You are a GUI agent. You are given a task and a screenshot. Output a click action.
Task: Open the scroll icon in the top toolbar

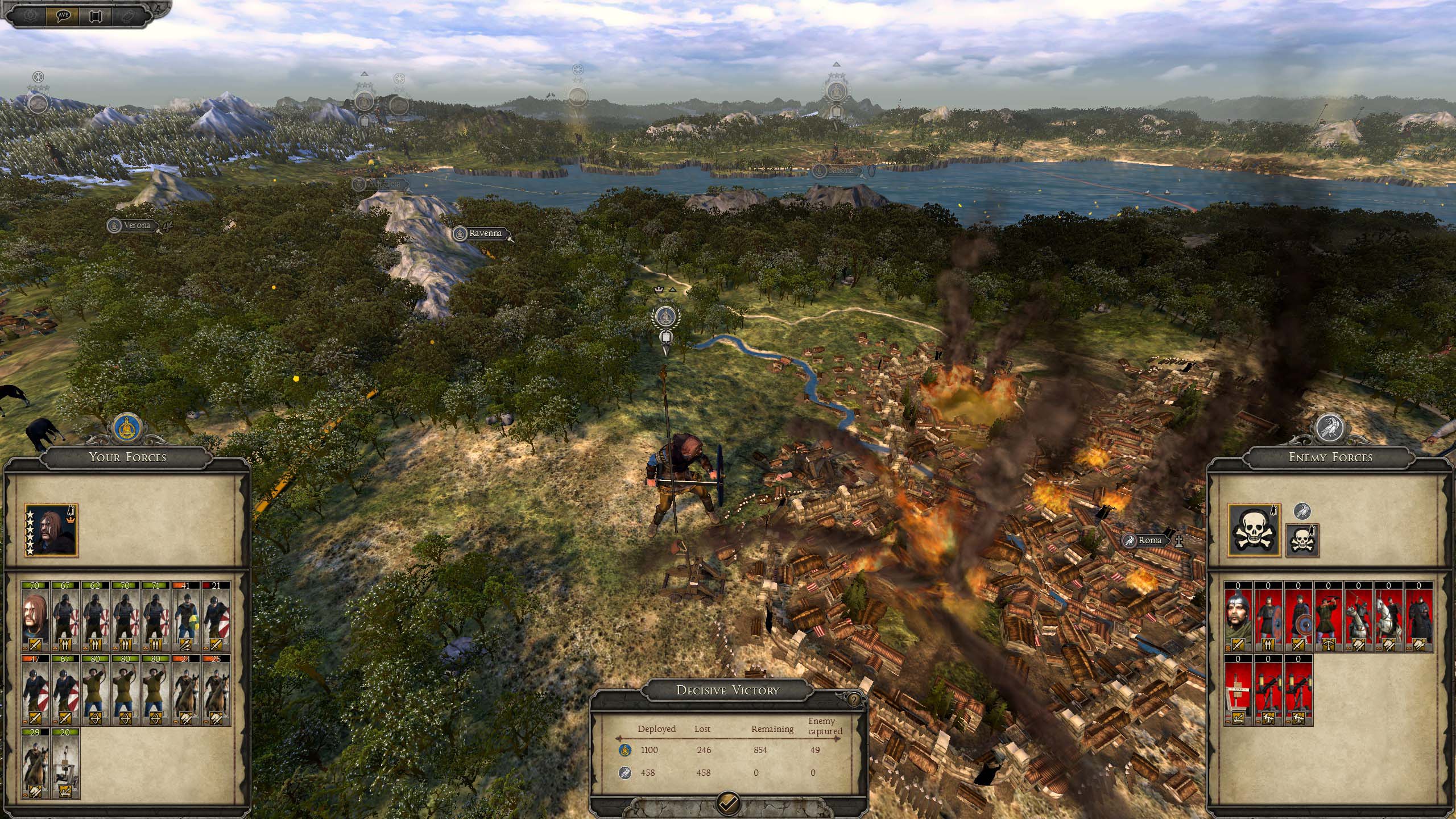point(95,15)
